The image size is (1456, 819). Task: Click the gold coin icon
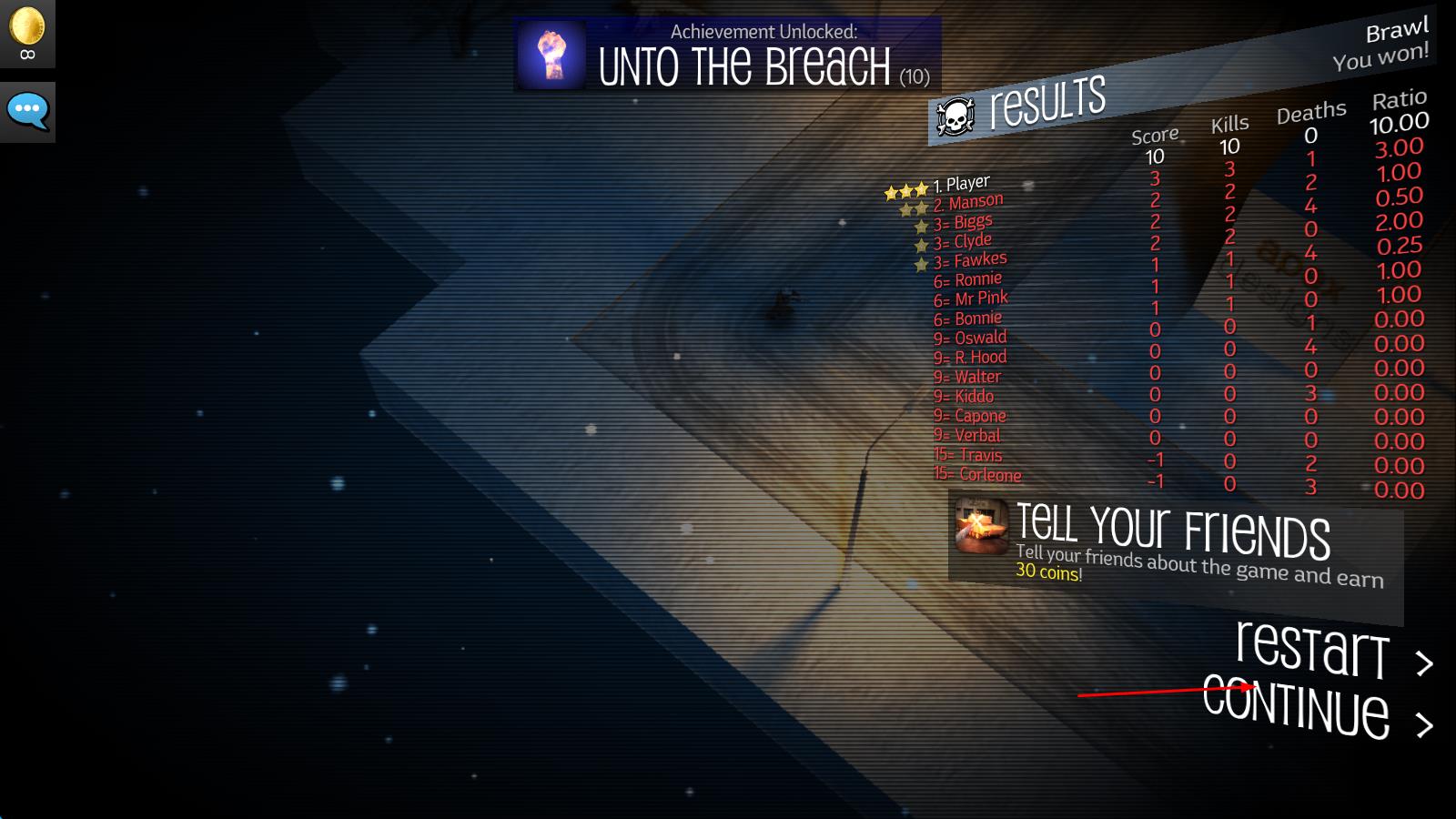[x=27, y=27]
